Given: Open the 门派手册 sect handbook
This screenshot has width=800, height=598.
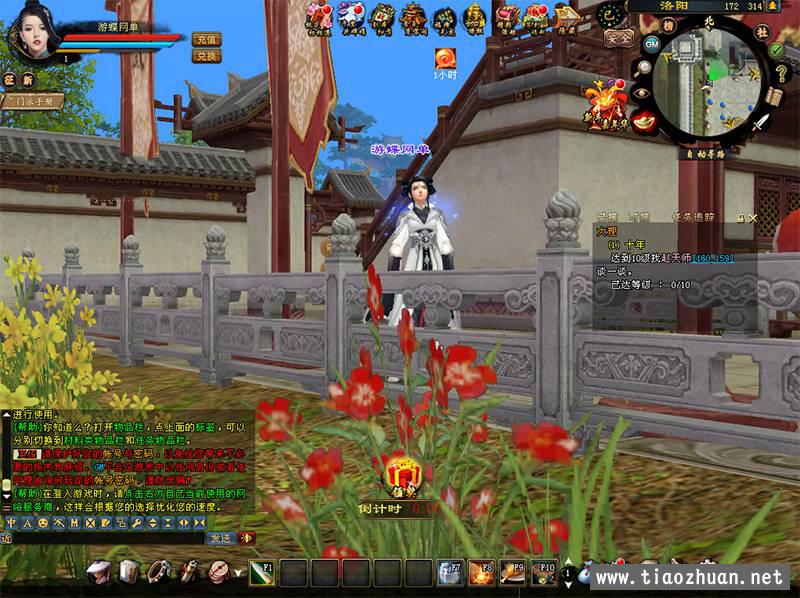Looking at the screenshot, I should click(33, 101).
